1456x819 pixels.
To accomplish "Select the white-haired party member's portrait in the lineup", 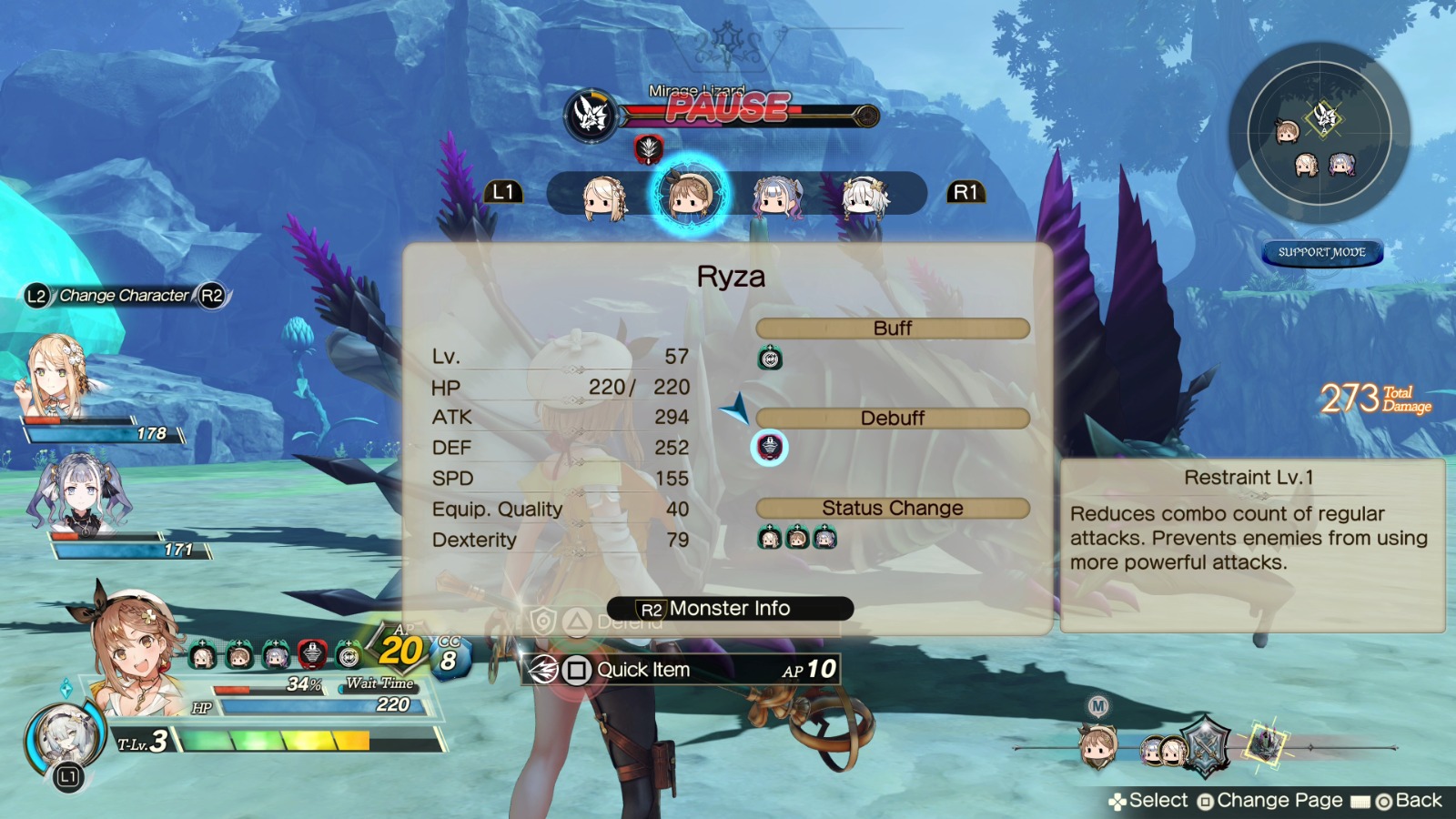I will [867, 194].
